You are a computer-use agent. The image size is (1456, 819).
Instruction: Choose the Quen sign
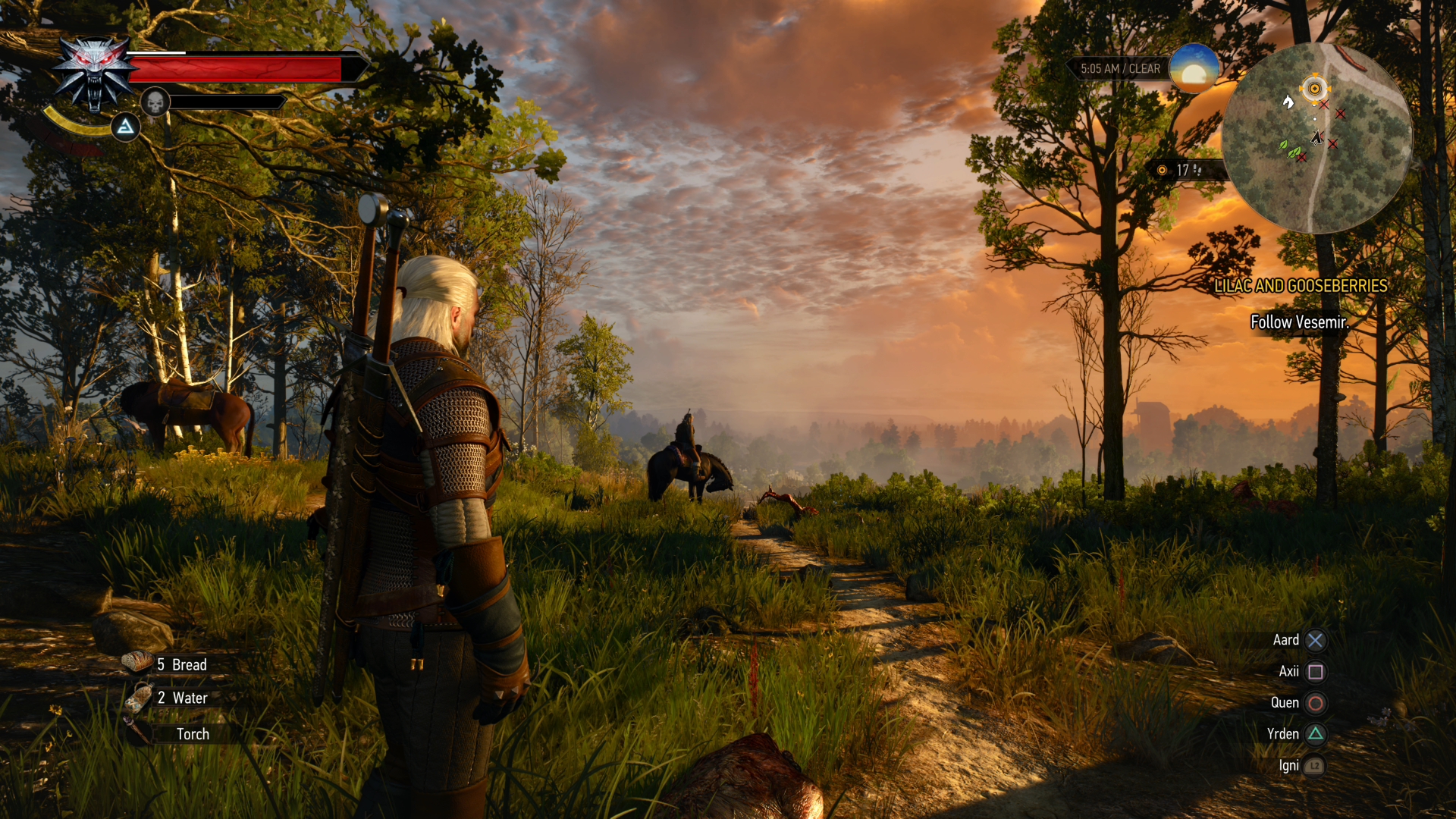[x=1315, y=703]
